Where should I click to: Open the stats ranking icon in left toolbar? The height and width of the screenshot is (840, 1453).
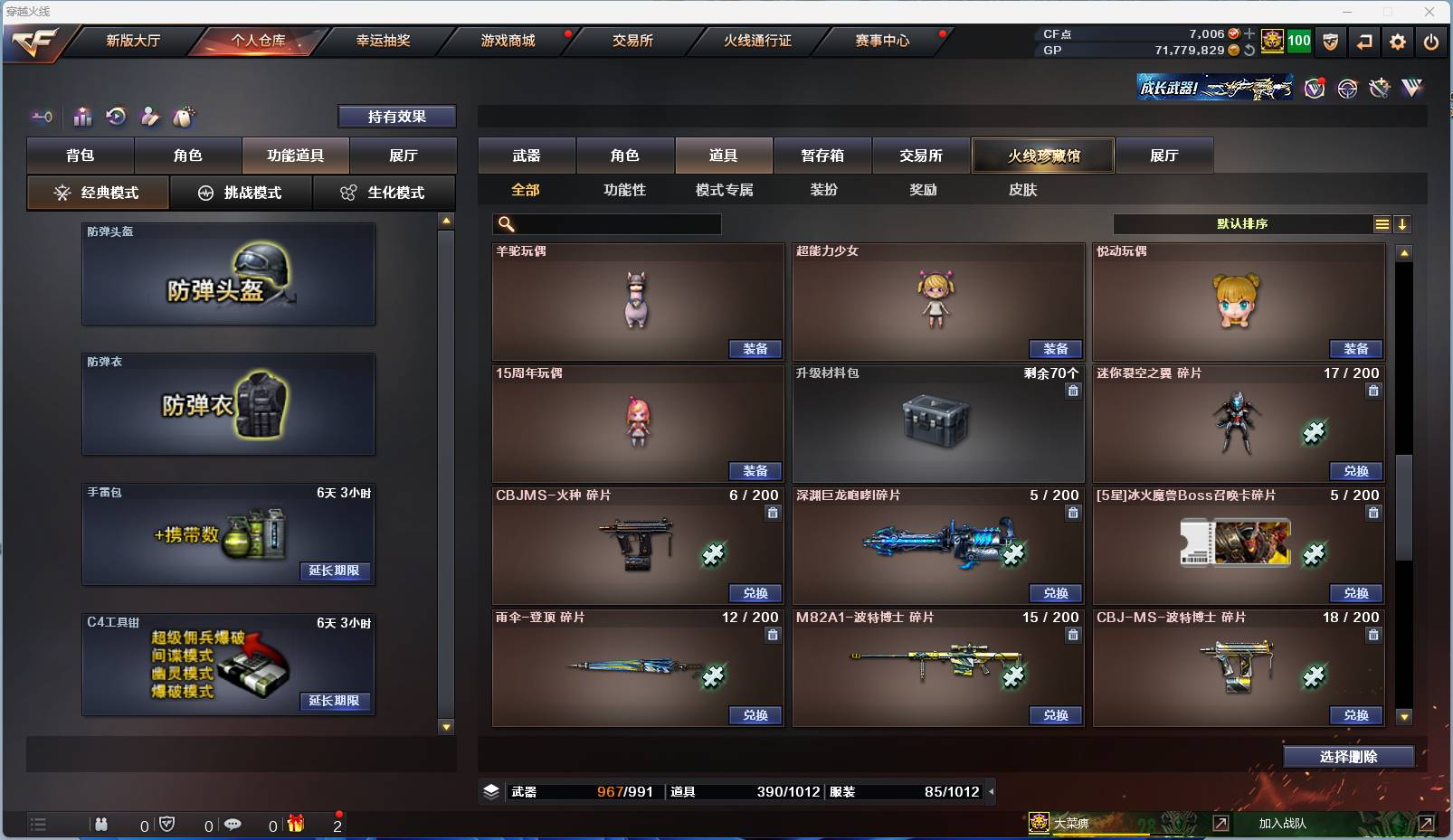coord(82,117)
